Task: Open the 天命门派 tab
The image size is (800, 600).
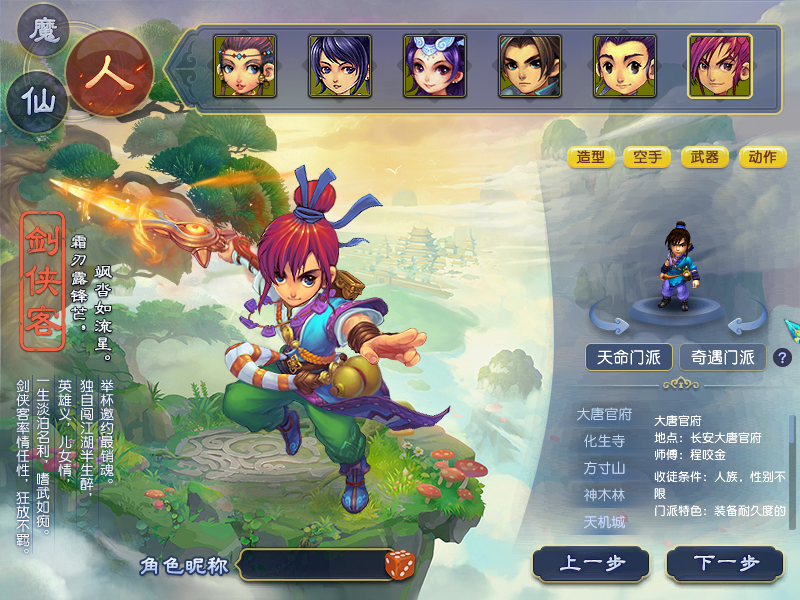Action: click(628, 357)
